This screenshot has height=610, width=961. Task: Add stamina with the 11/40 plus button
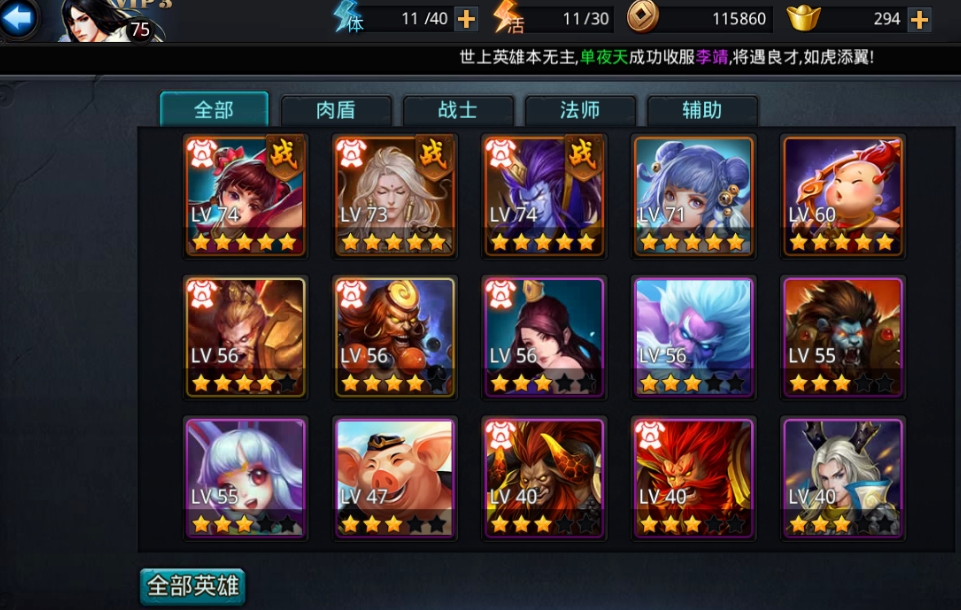point(466,18)
